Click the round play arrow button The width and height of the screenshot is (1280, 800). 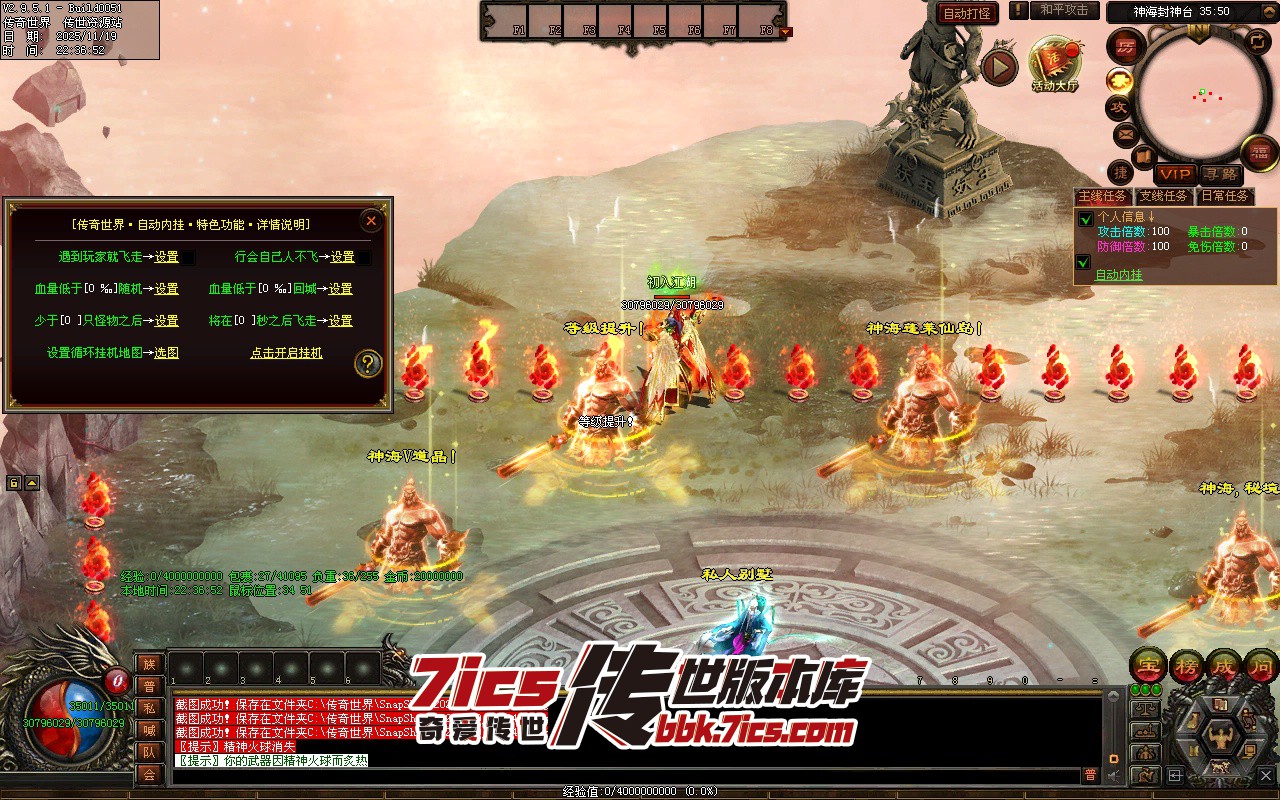[999, 67]
